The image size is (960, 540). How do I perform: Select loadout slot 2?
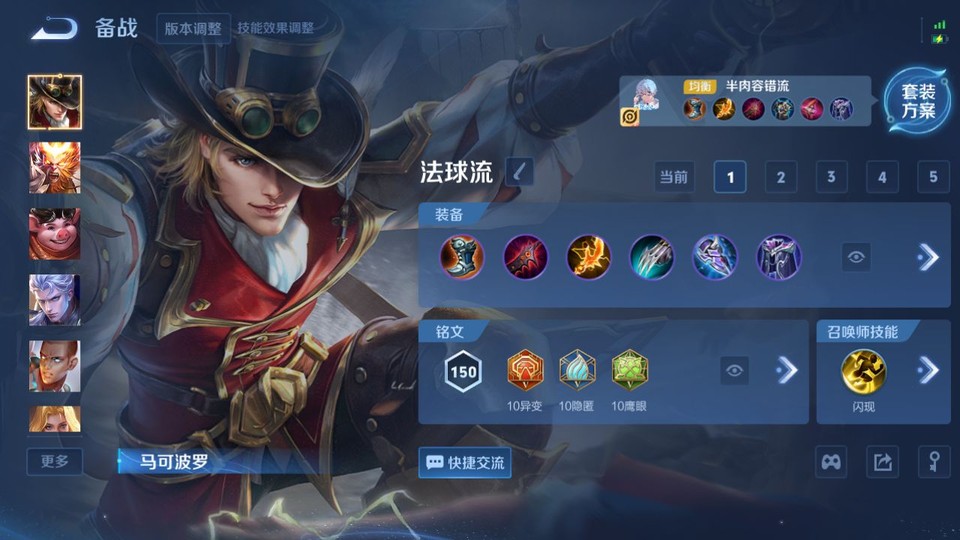click(x=780, y=178)
